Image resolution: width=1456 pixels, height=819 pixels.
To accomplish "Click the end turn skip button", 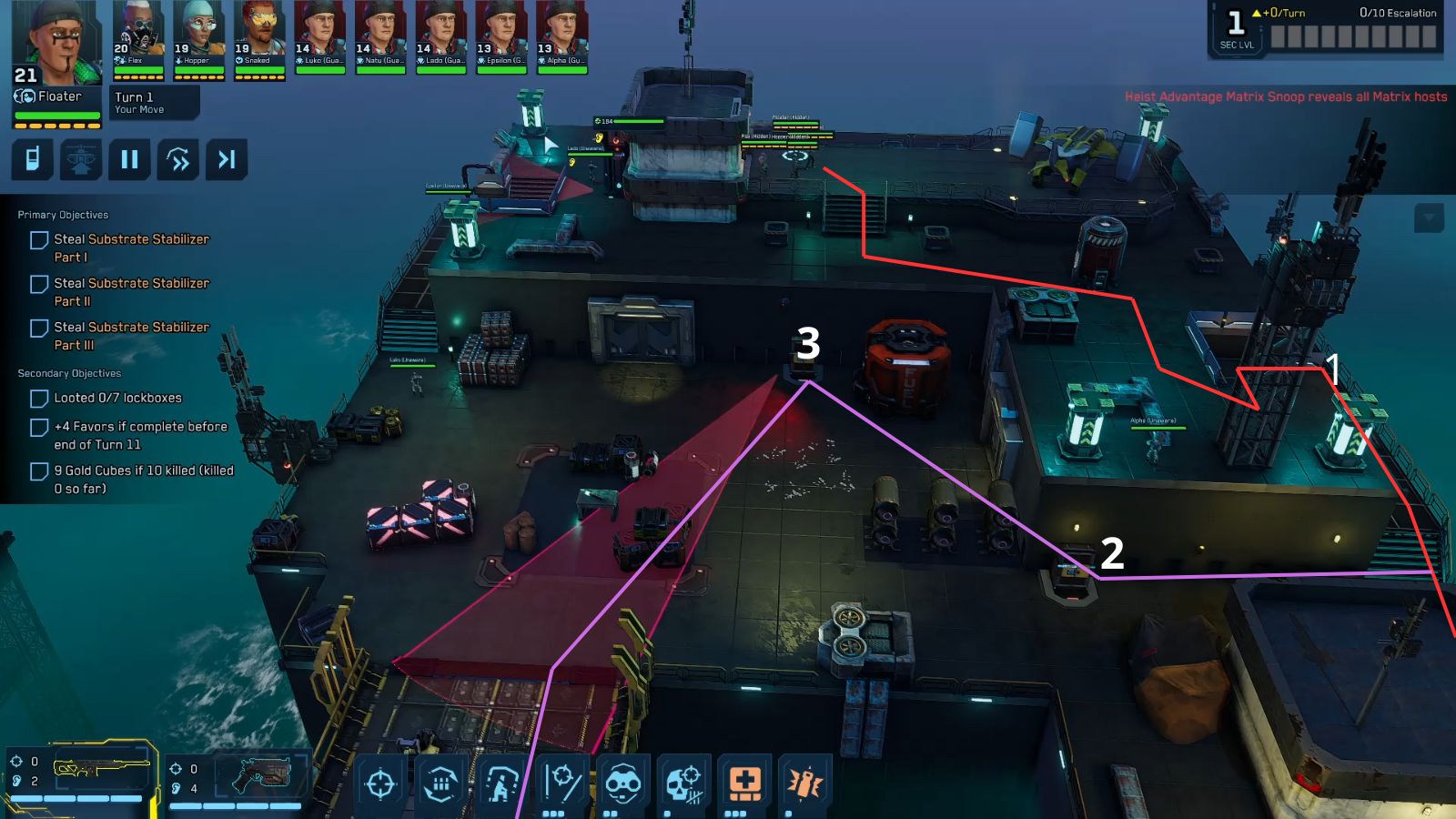I will (x=227, y=161).
